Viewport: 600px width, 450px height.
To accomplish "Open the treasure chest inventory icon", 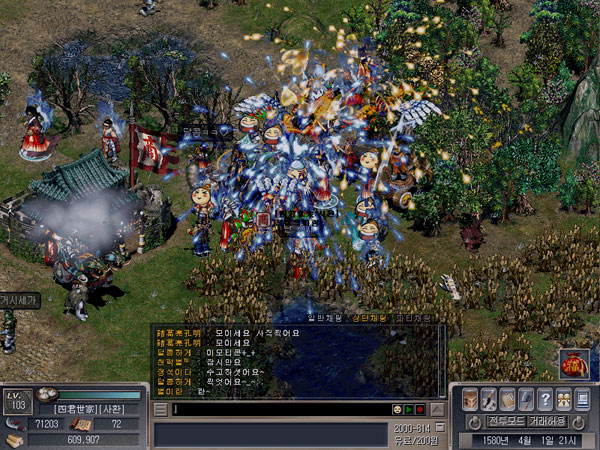I will pyautogui.click(x=468, y=399).
